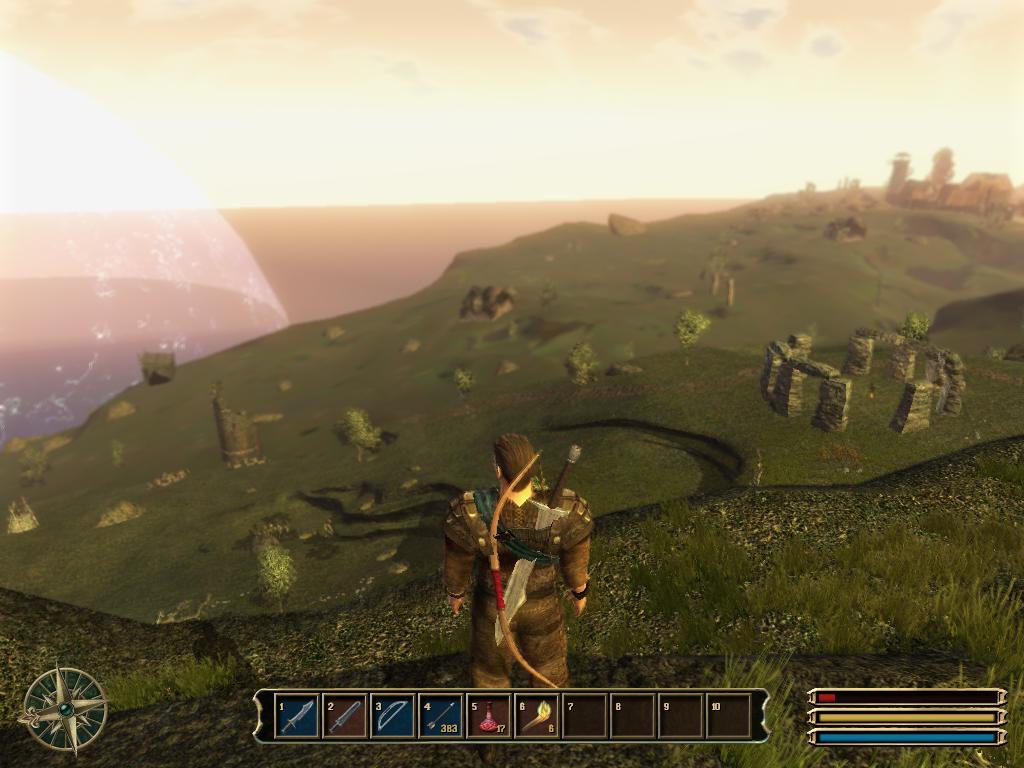Click the compass rose

click(63, 709)
